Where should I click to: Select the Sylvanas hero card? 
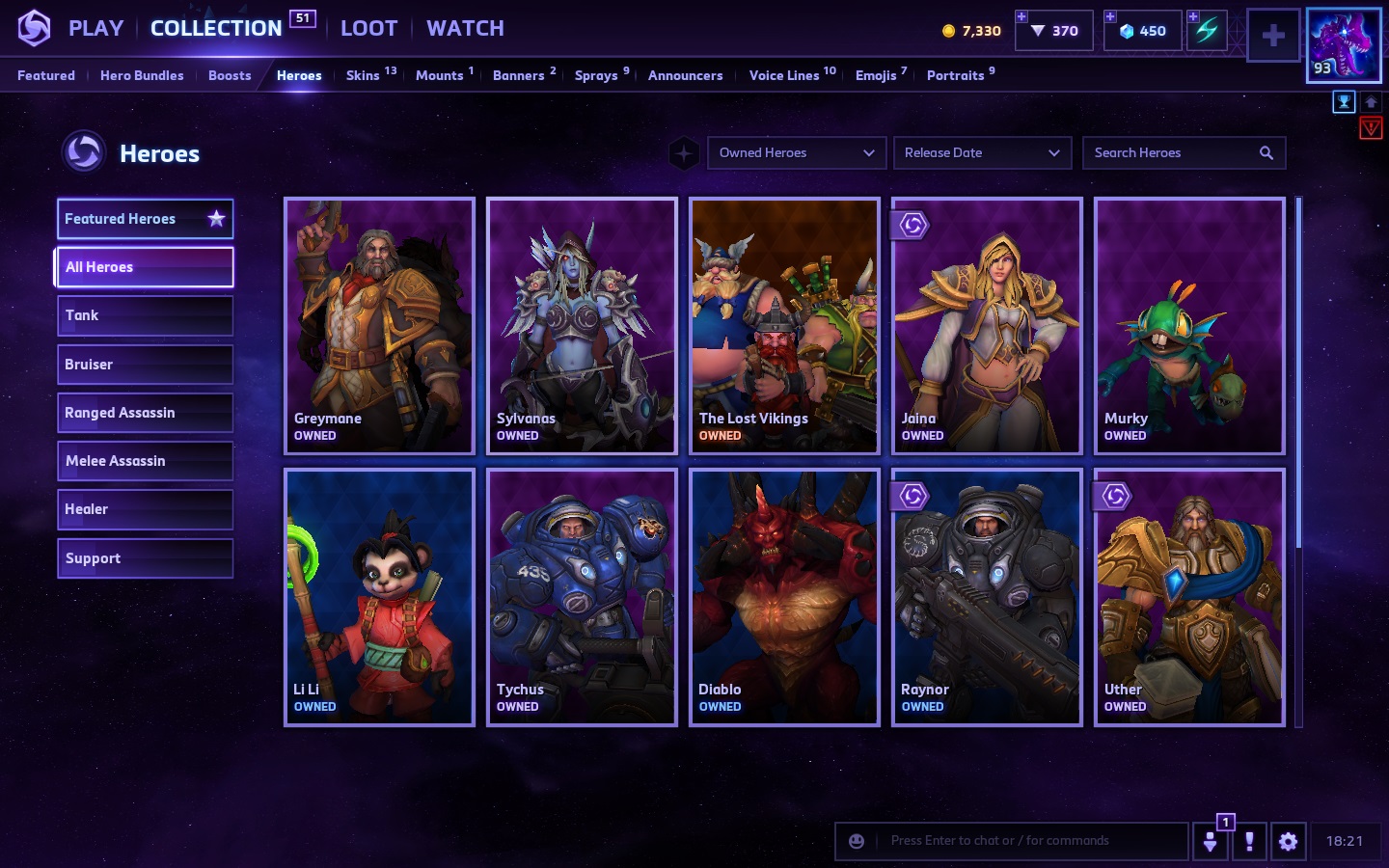click(x=582, y=326)
